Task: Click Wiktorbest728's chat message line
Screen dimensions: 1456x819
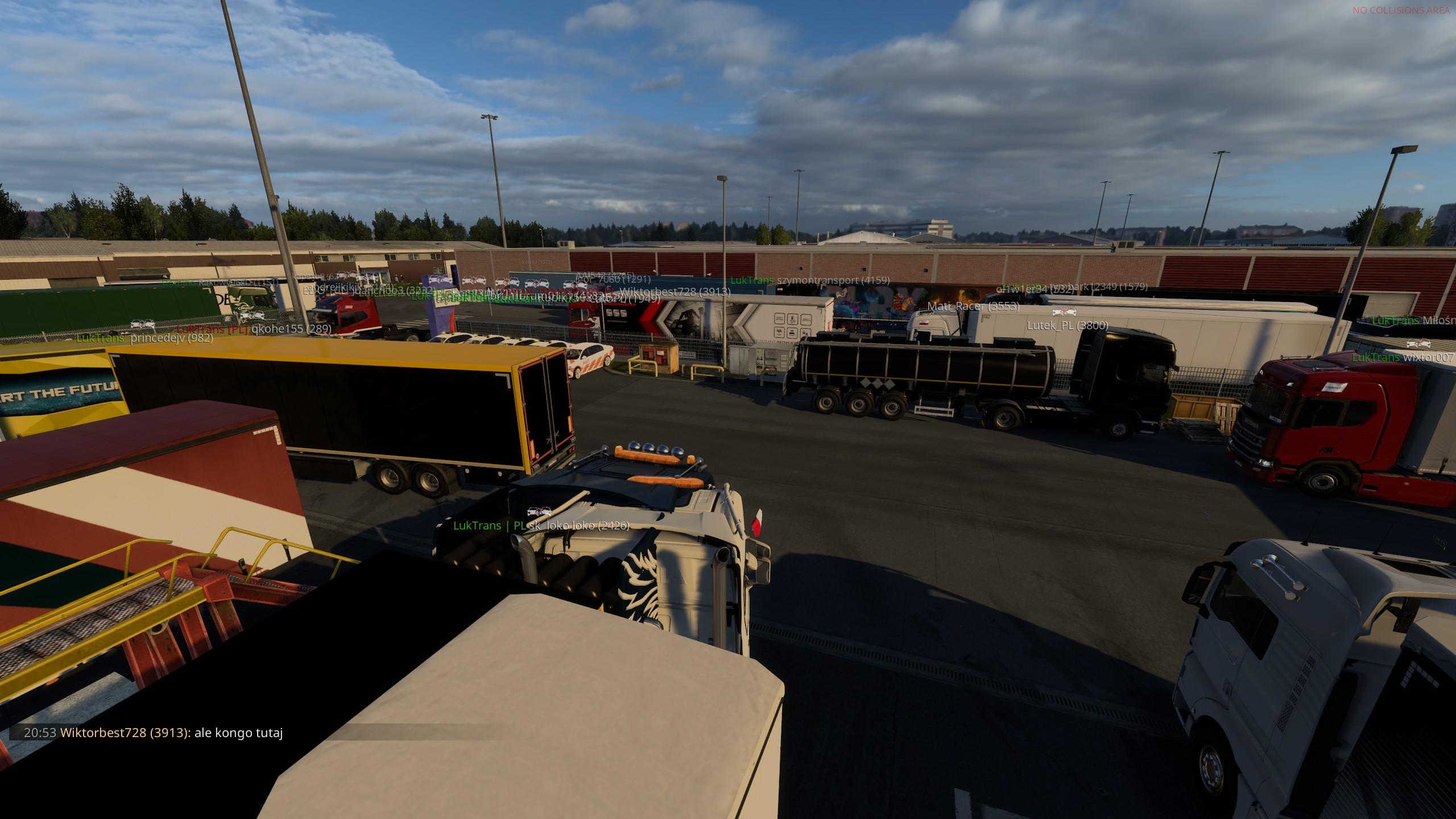Action: 154,733
